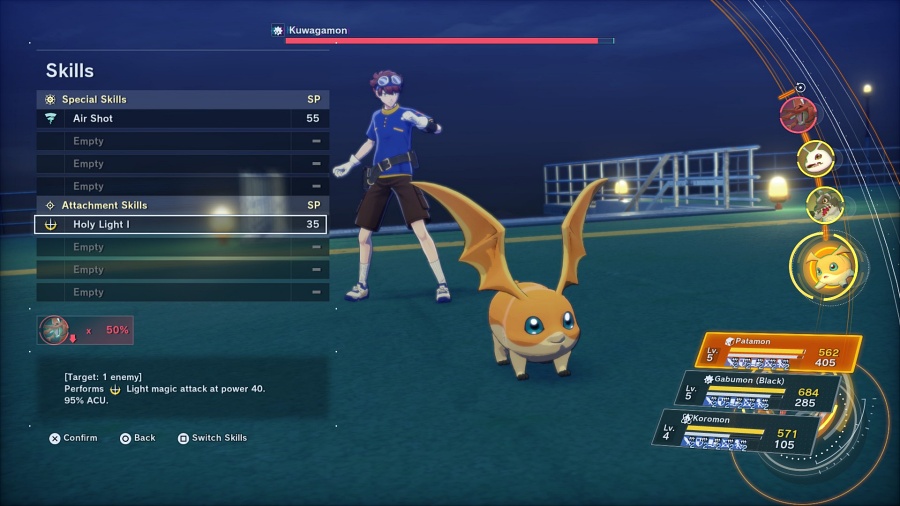Click the 50% enemy resistance indicator
900x506 pixels.
coord(85,330)
